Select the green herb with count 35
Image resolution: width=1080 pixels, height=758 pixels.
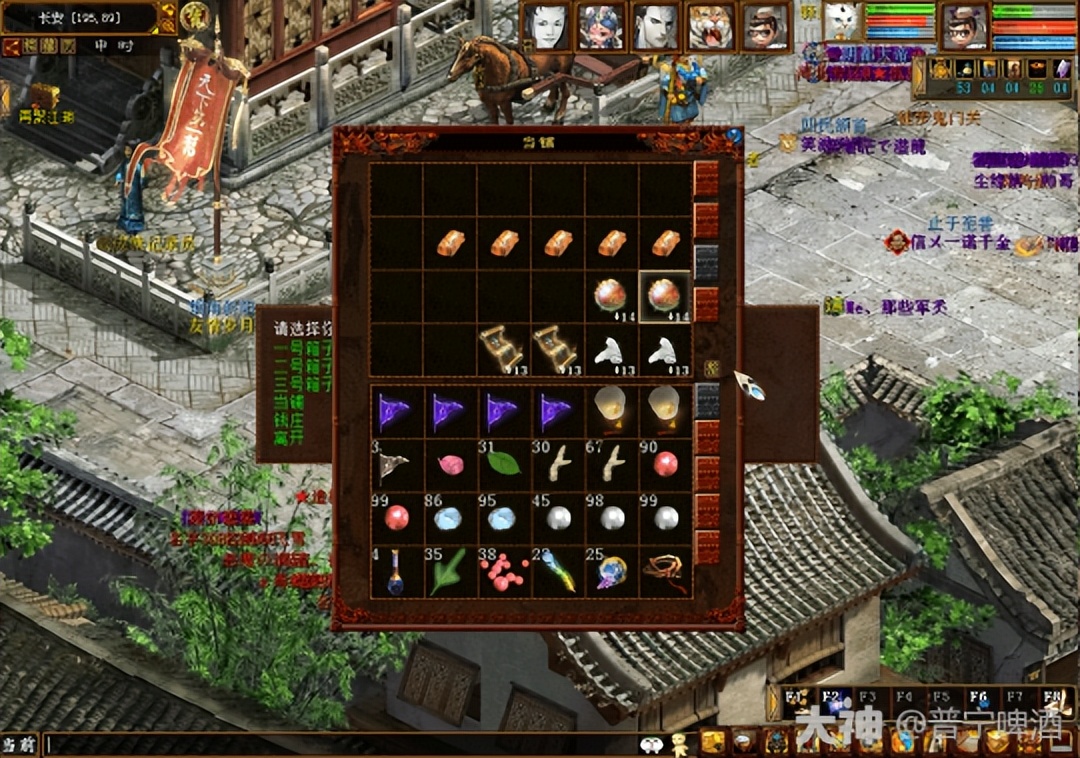(x=449, y=573)
